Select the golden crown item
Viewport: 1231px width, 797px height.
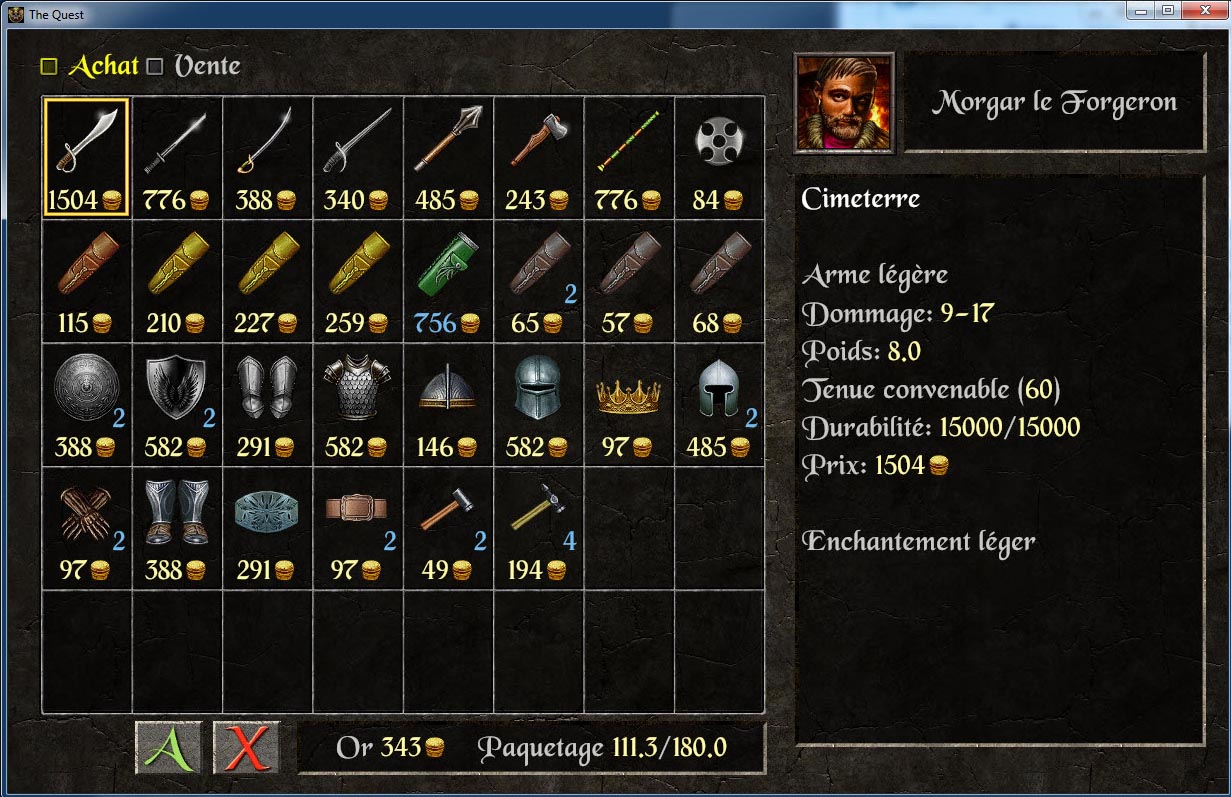pyautogui.click(x=628, y=404)
